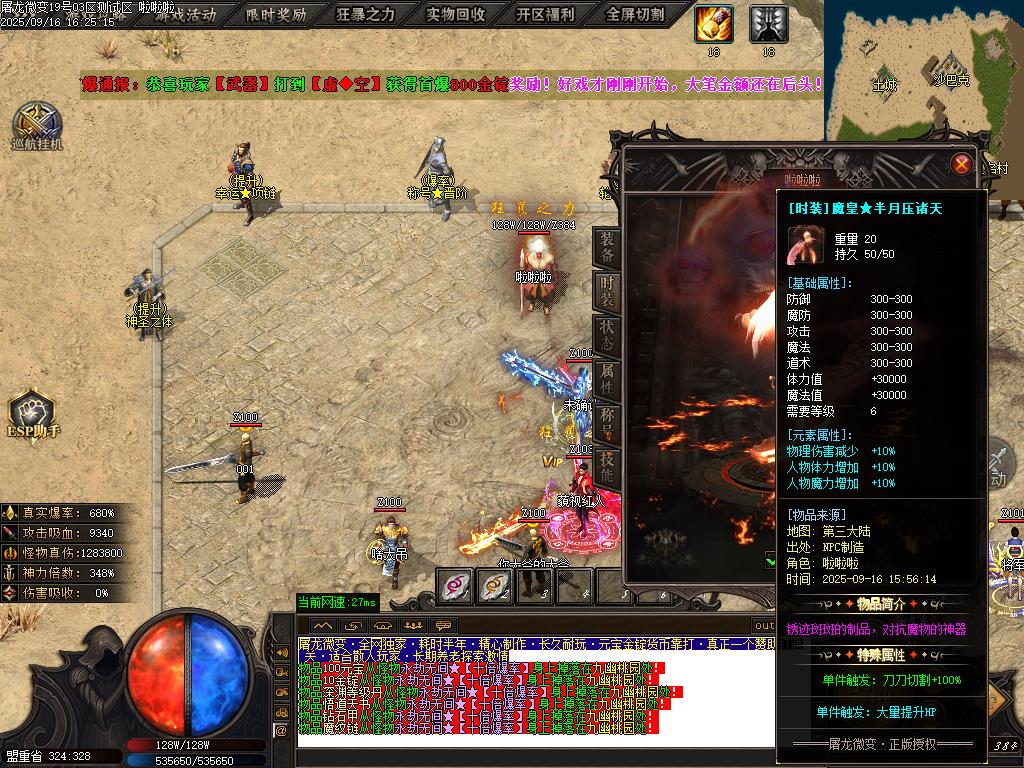
Task: Switch to the 技能 skills tab
Action: pyautogui.click(x=607, y=462)
